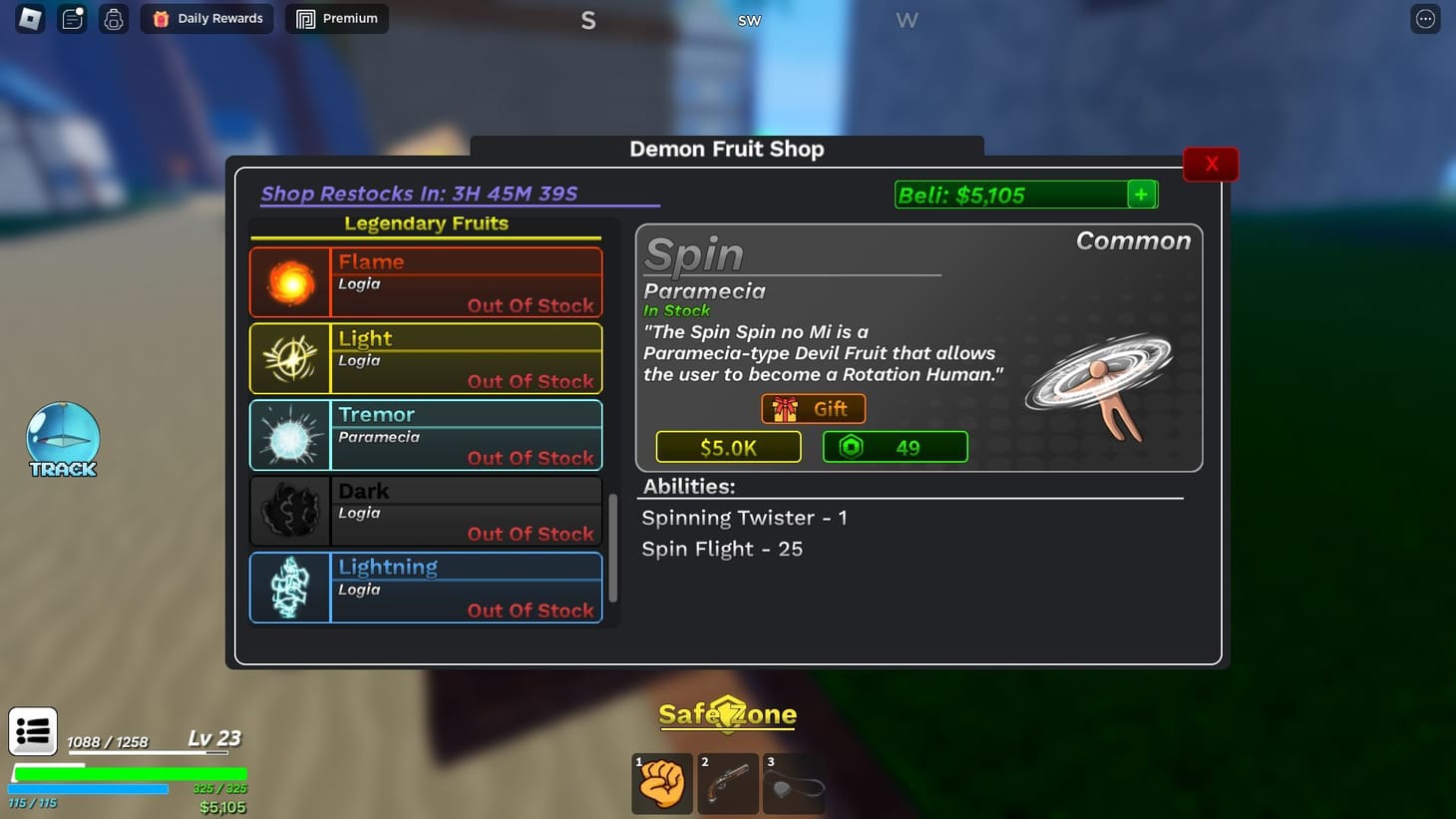The height and width of the screenshot is (819, 1456).
Task: Click the green plus to add Beli
Action: tap(1141, 195)
